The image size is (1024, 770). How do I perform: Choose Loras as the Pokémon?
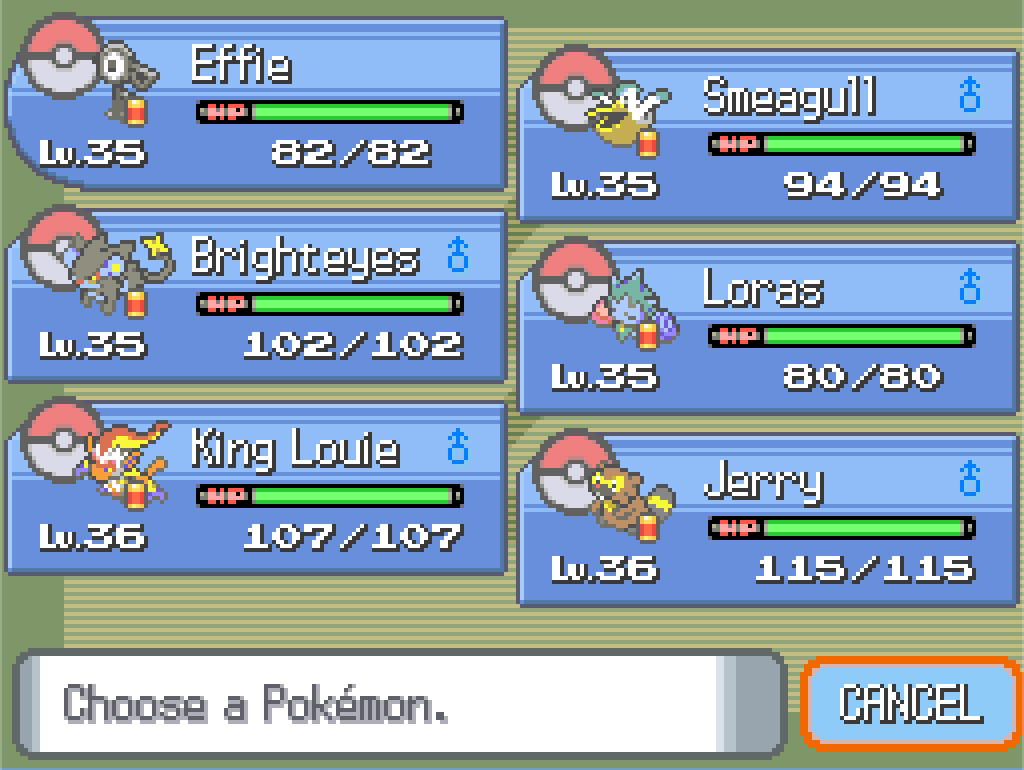768,329
